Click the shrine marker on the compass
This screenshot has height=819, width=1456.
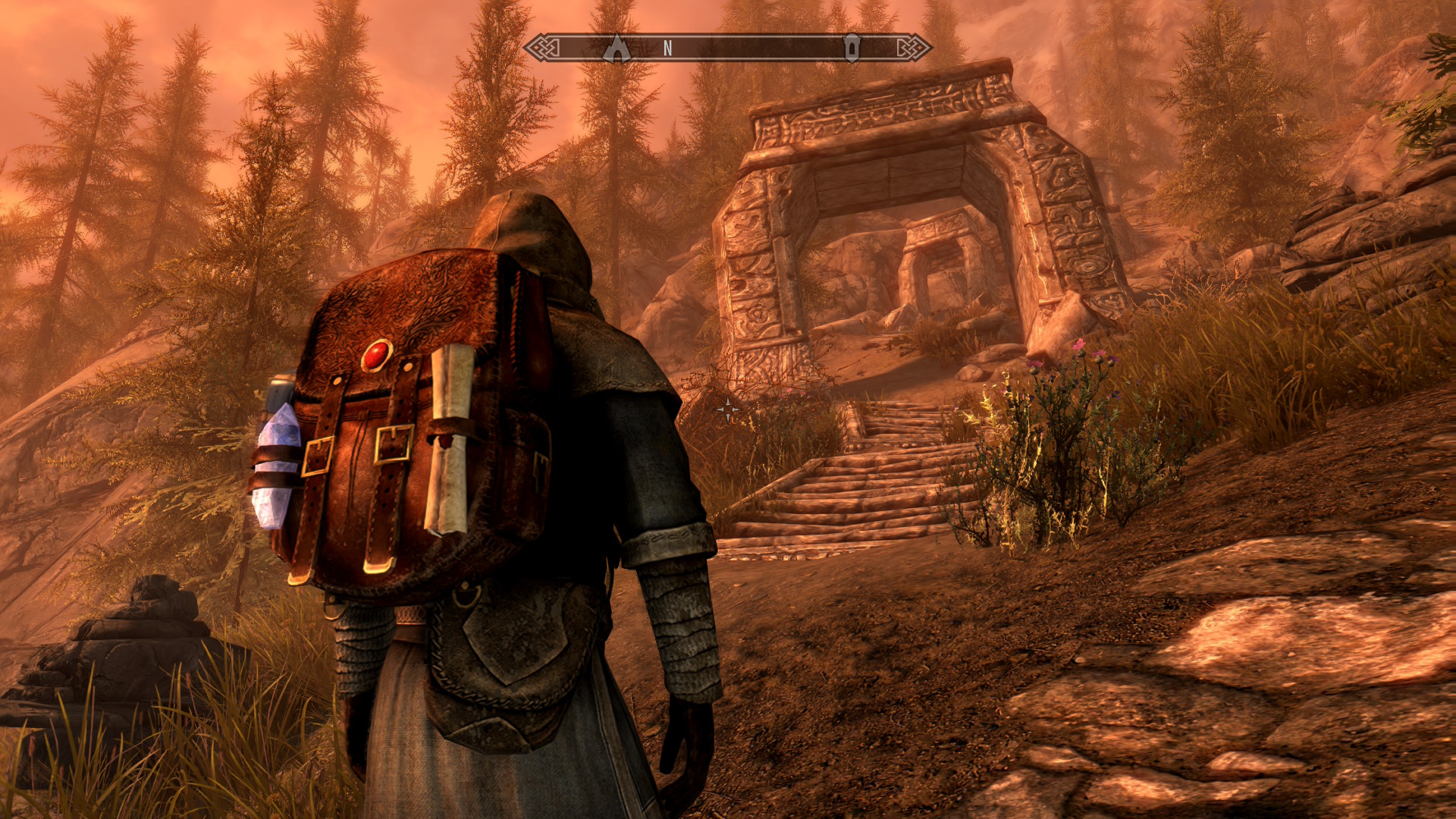(852, 48)
